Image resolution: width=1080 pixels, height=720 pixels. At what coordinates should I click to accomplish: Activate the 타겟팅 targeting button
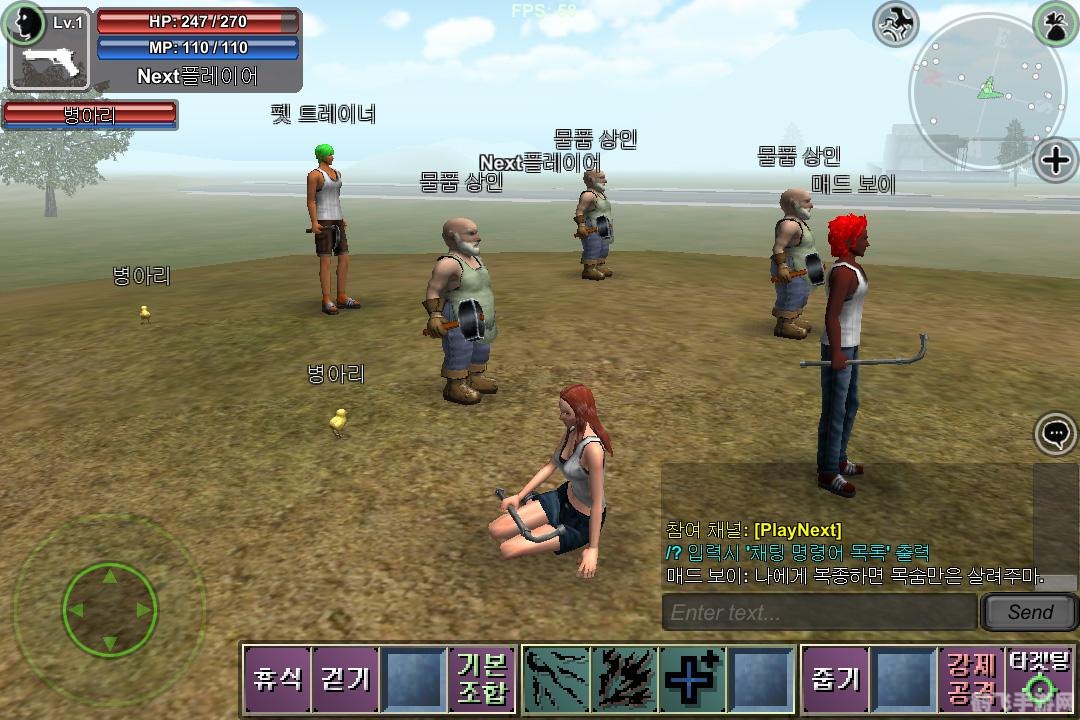pos(1040,679)
